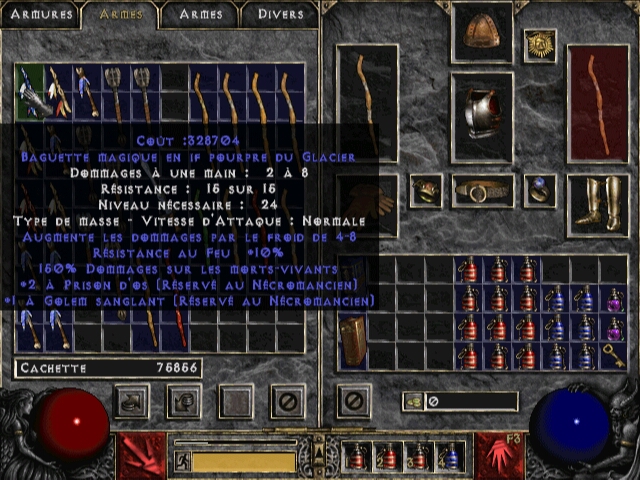Click the sell button under the shop
This screenshot has height=480, width=640.
183,401
